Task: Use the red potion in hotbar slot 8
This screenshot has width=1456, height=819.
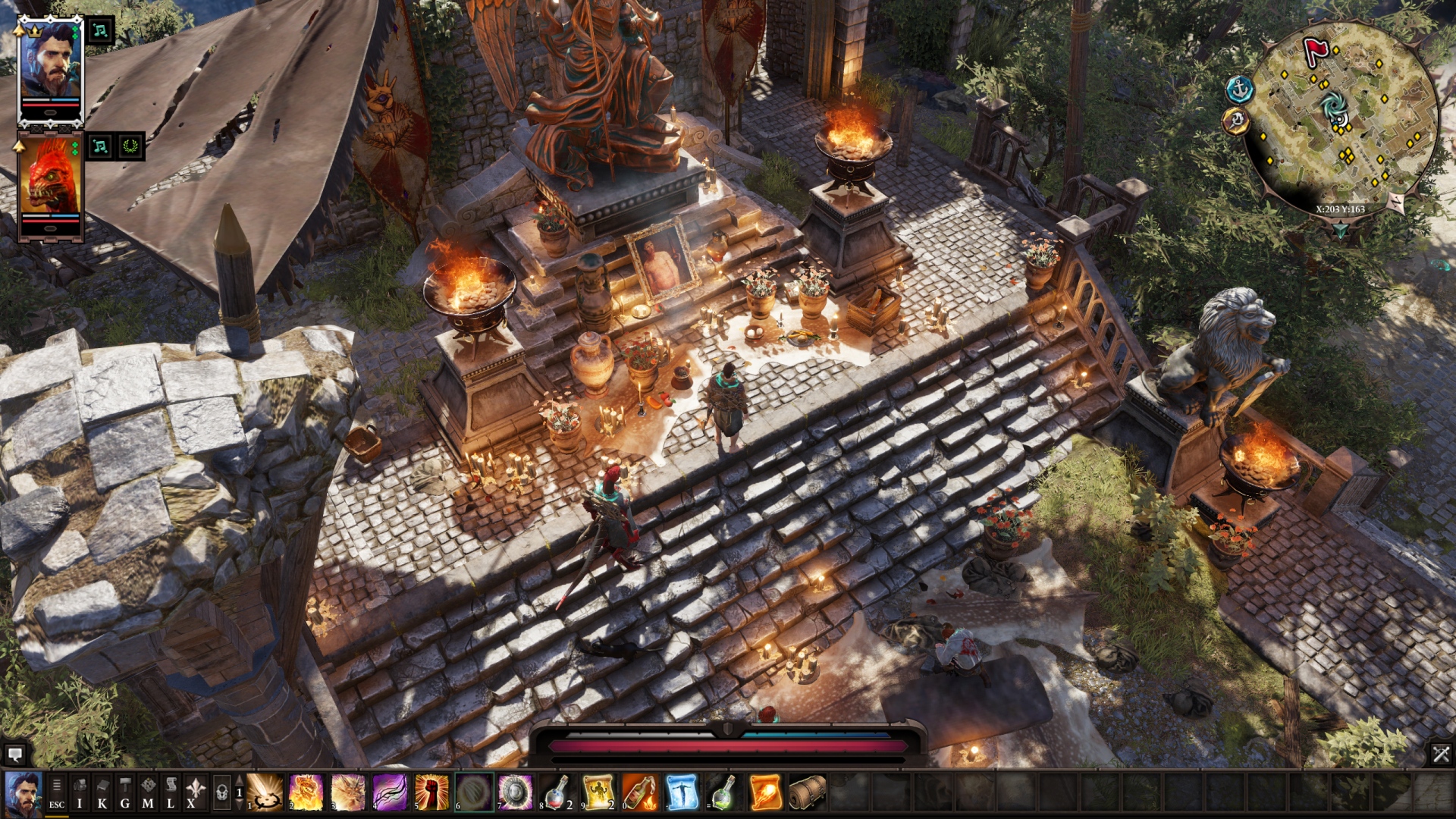Action: tap(557, 793)
